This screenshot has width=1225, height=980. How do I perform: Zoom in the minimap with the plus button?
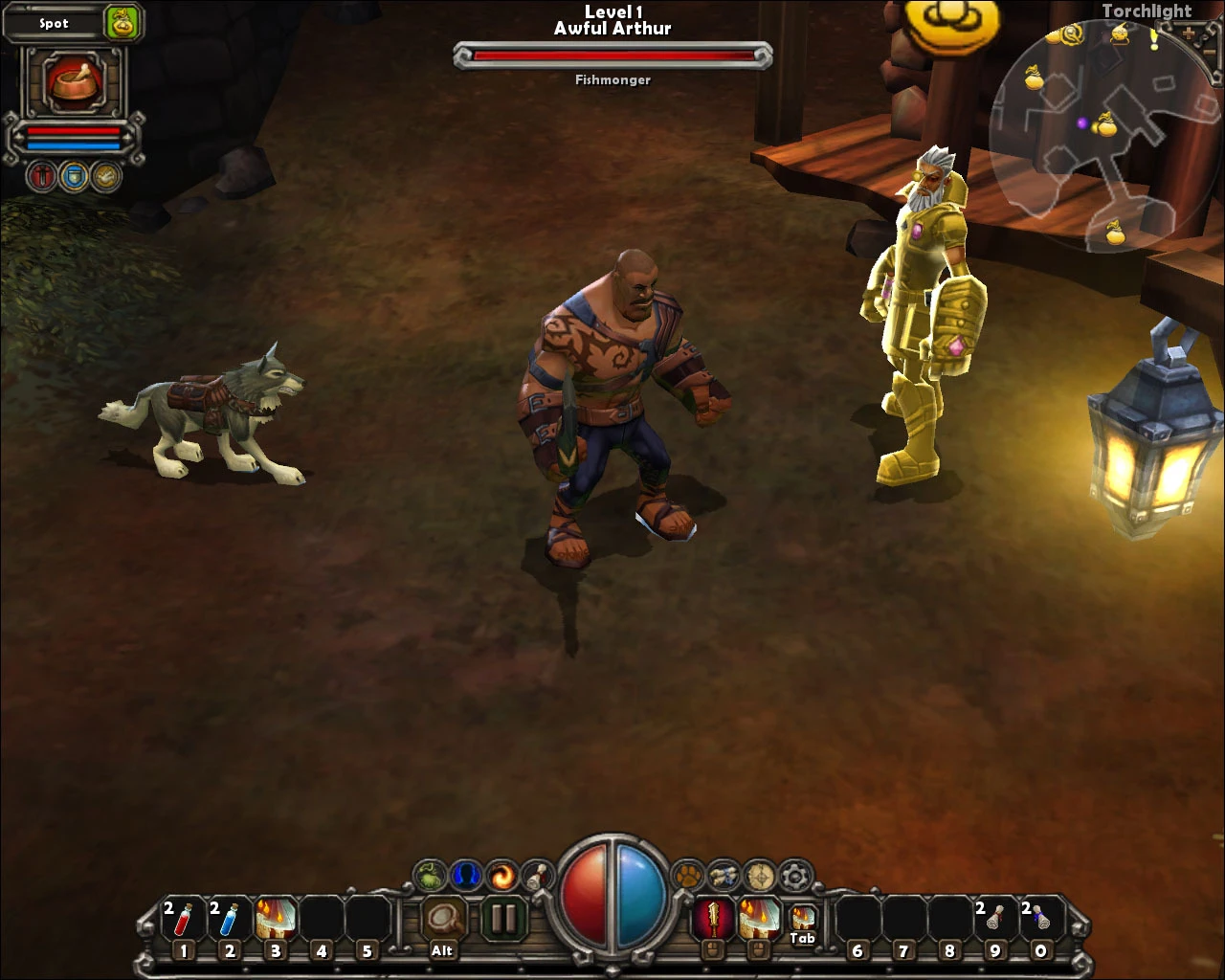(x=1188, y=33)
